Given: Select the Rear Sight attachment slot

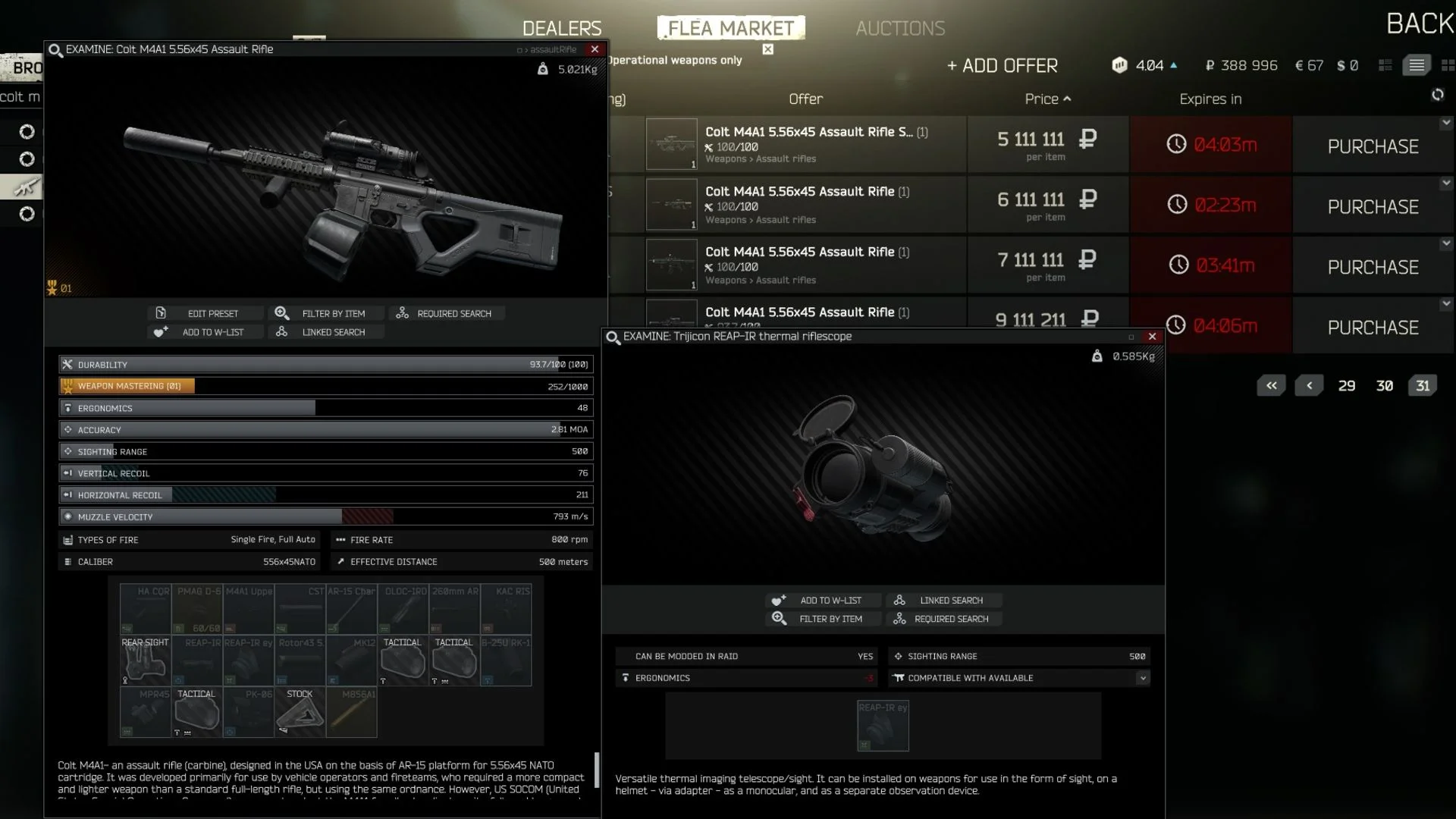Looking at the screenshot, I should (146, 660).
